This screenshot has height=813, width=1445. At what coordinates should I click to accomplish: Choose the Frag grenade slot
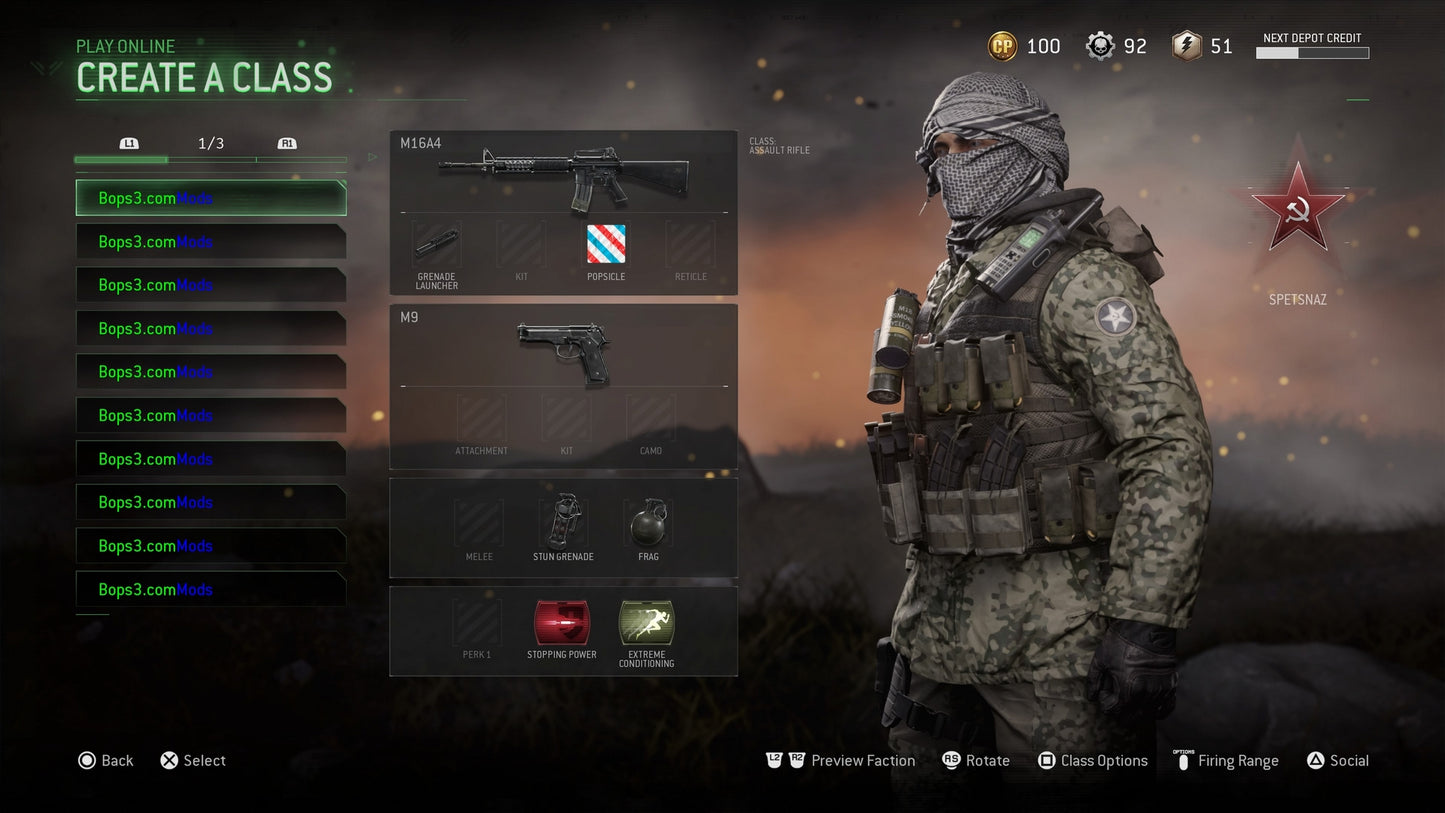[647, 520]
